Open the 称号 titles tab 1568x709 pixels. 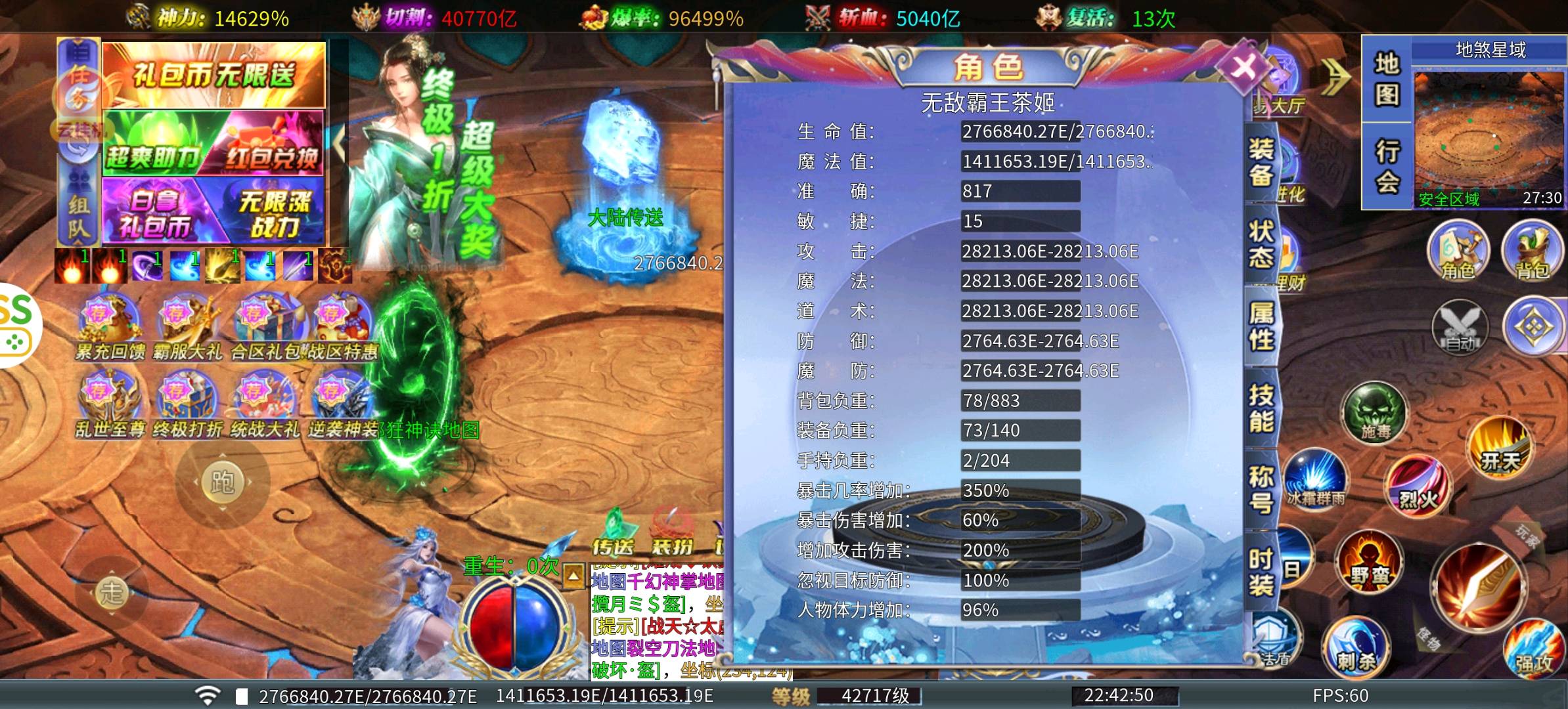tap(1261, 490)
